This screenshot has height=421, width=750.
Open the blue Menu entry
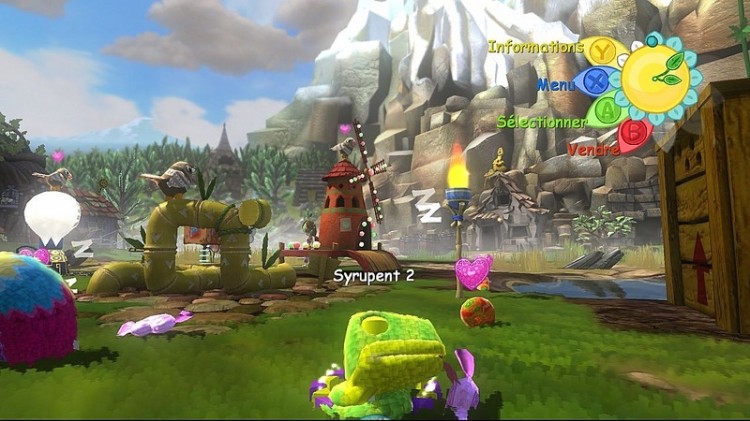tap(596, 81)
